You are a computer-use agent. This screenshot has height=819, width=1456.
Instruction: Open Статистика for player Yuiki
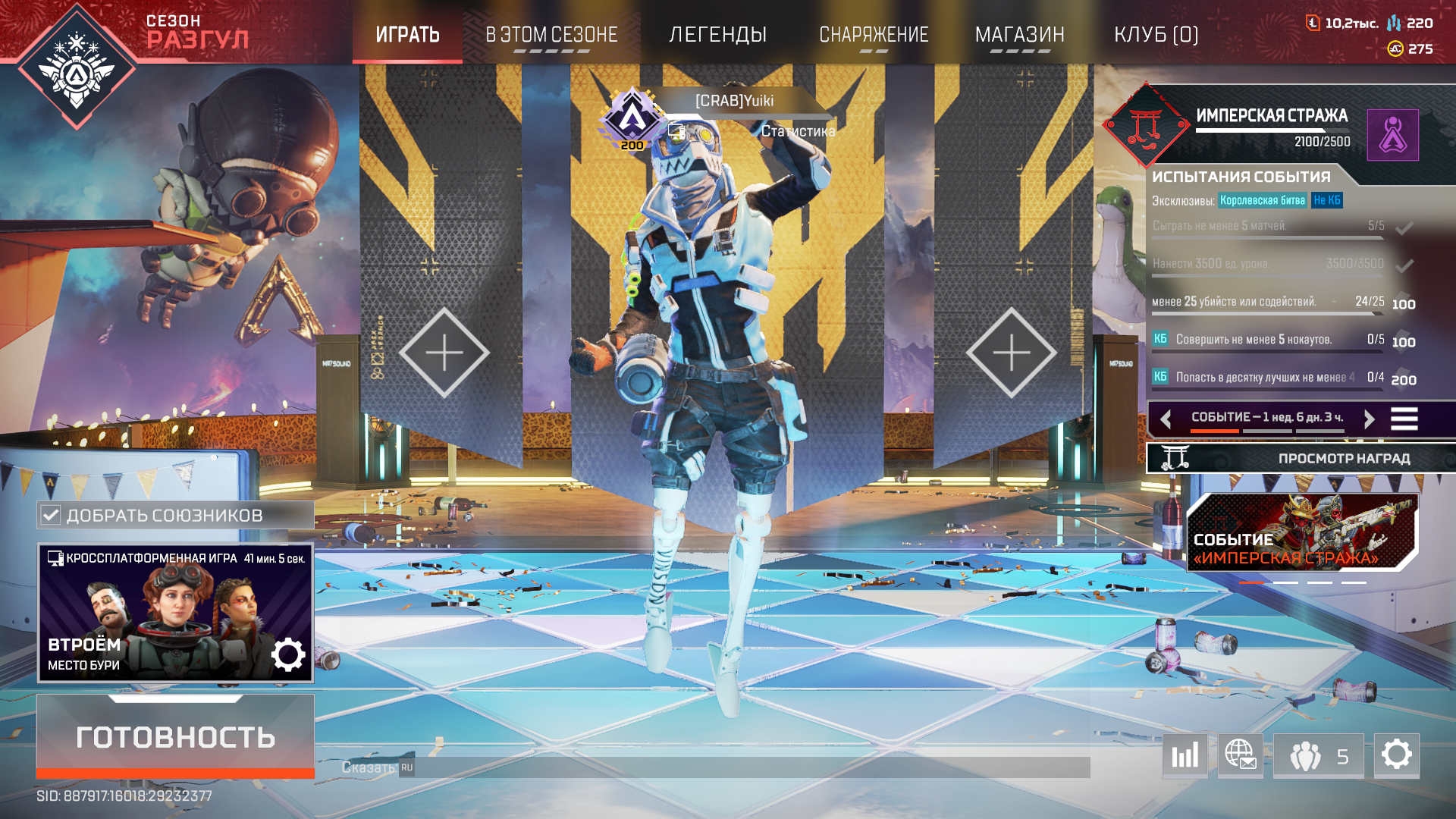point(798,131)
